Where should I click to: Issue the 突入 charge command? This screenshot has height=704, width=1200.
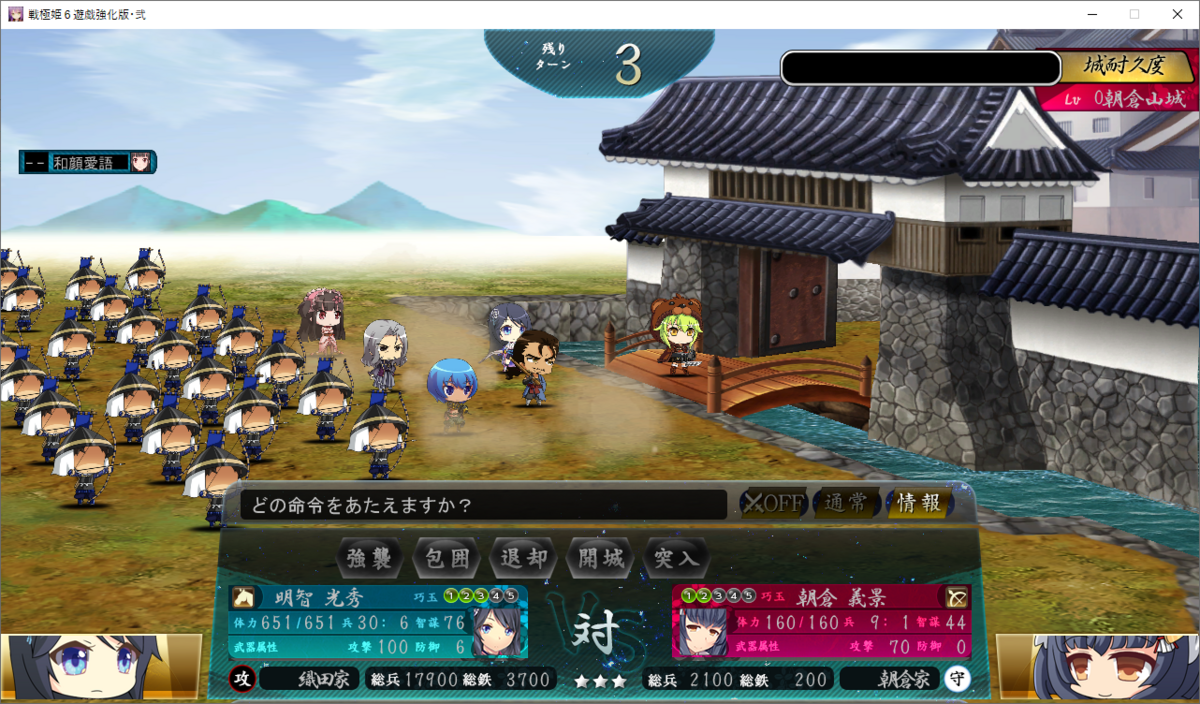(677, 557)
